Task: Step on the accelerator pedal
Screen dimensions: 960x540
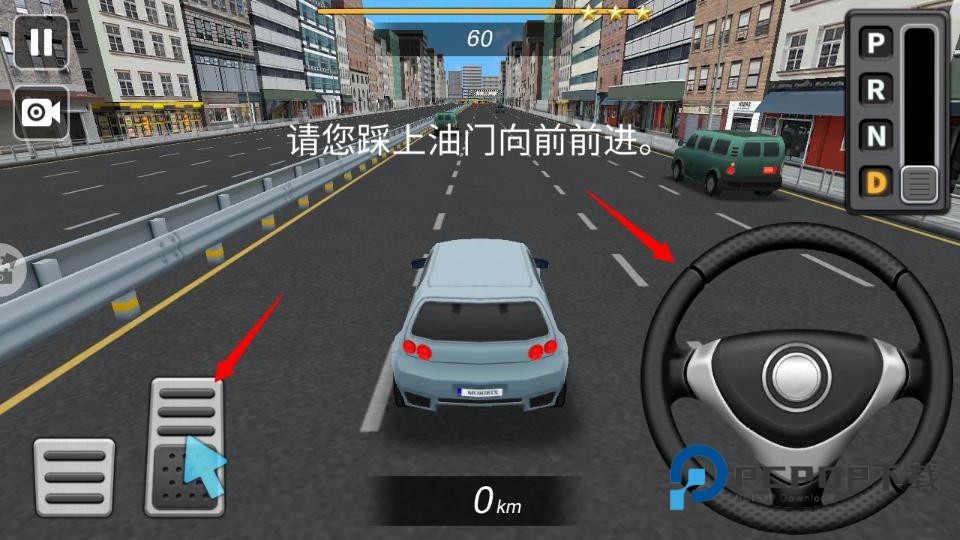Action: pos(185,446)
